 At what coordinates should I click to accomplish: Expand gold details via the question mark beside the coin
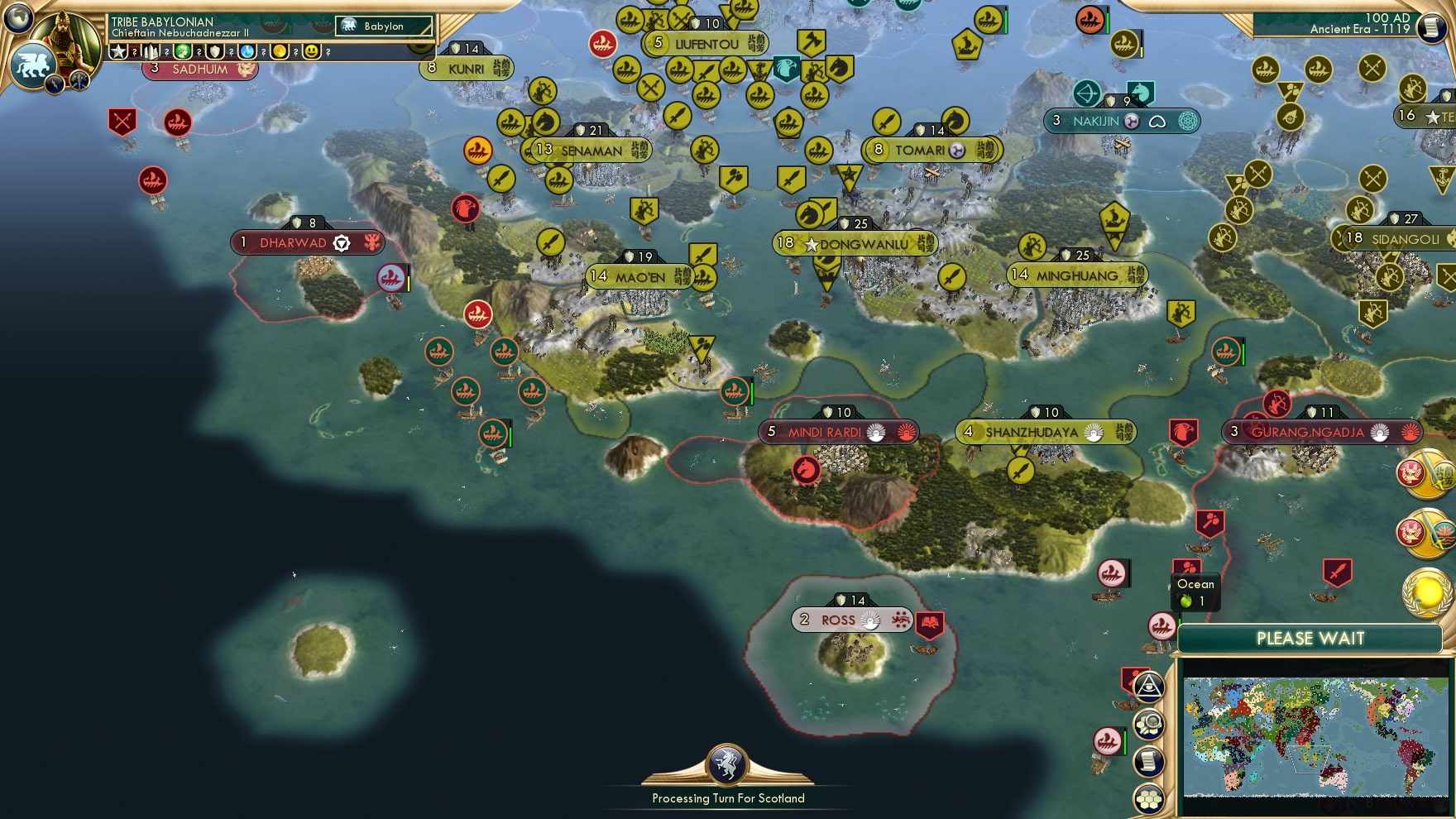295,51
